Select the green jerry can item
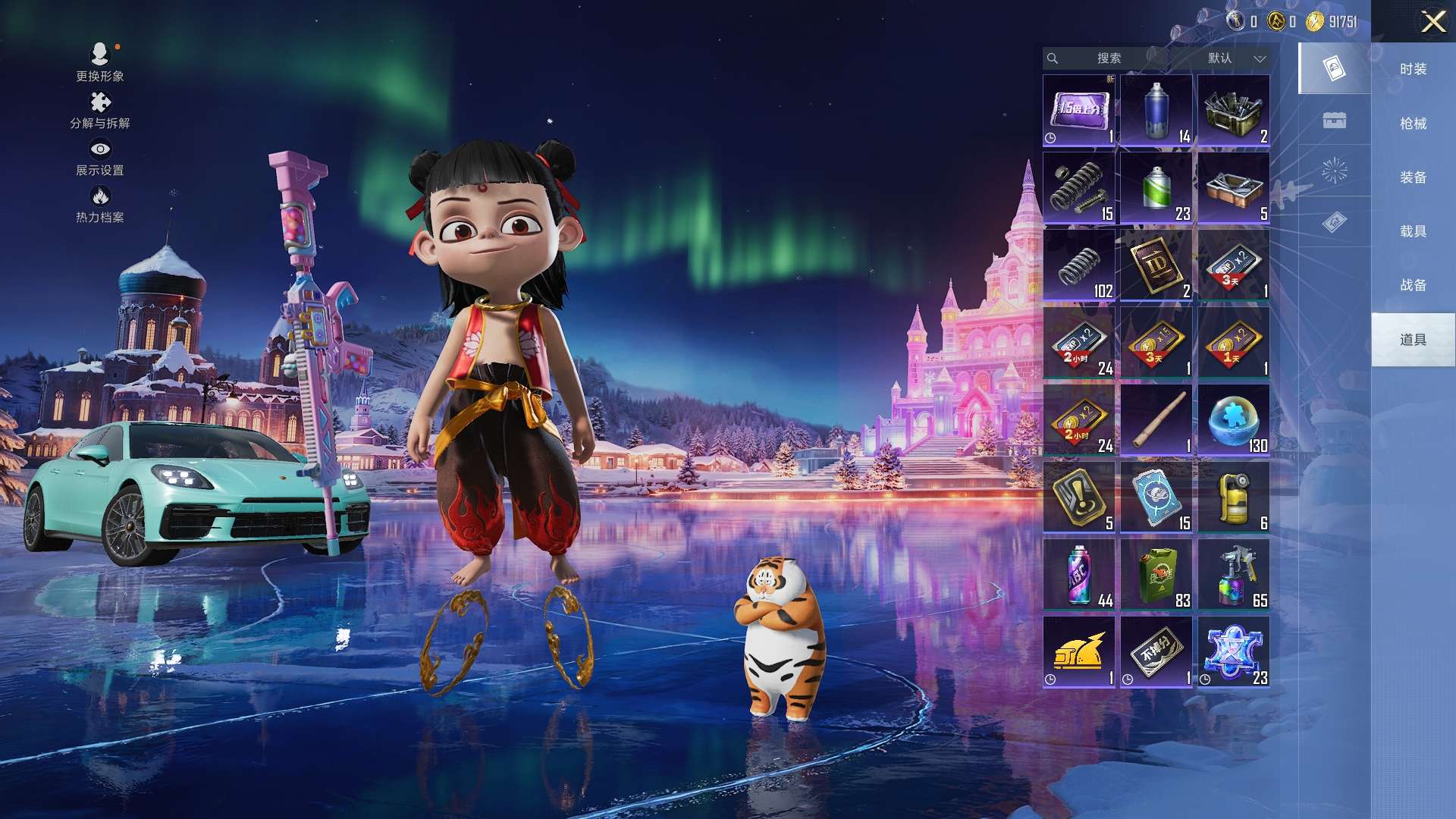The height and width of the screenshot is (819, 1456). click(1156, 575)
